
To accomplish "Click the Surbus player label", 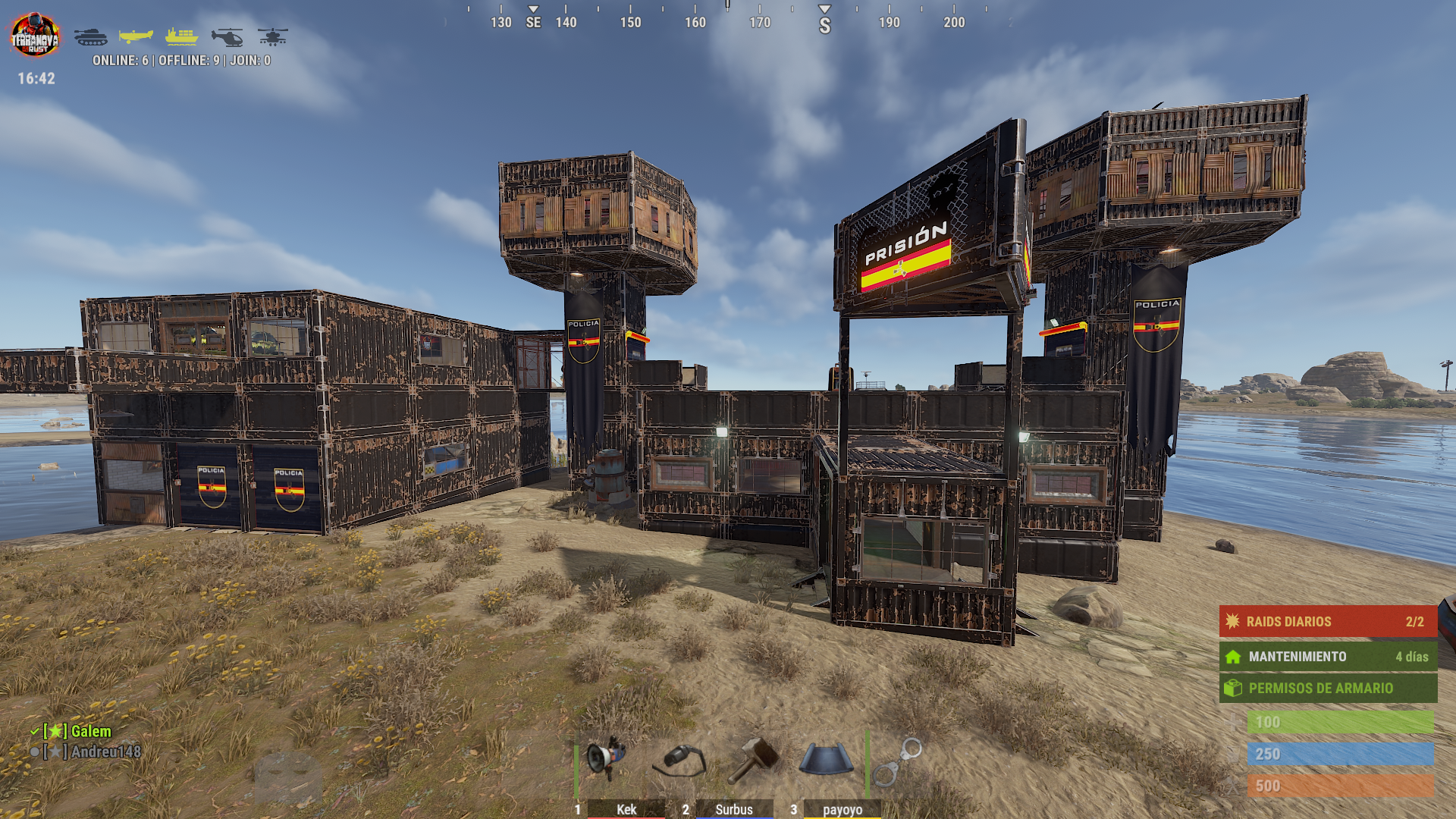I will tap(734, 809).
